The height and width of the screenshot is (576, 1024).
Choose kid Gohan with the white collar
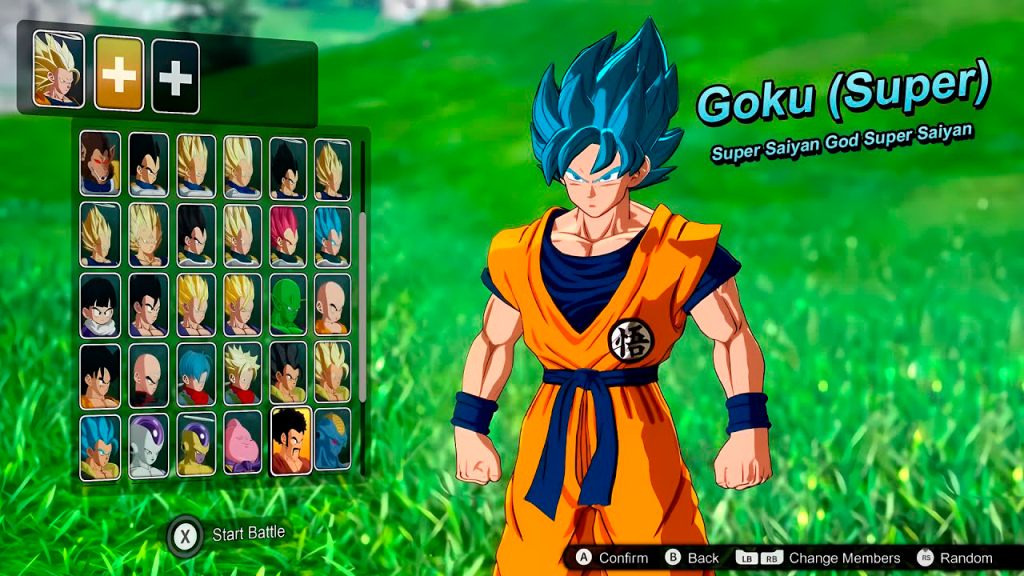point(100,305)
